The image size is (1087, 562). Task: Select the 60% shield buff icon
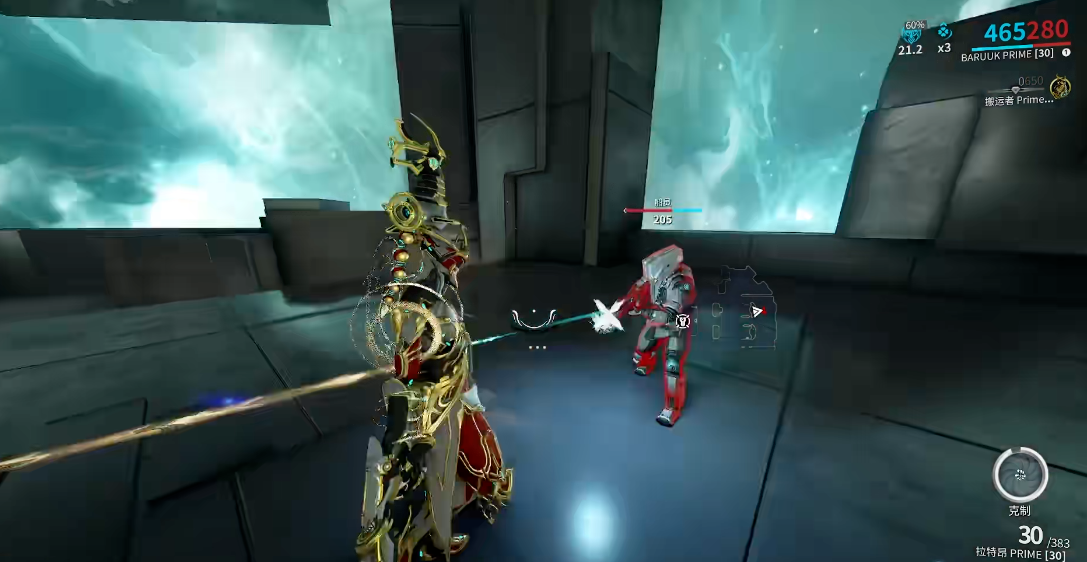pyautogui.click(x=911, y=34)
